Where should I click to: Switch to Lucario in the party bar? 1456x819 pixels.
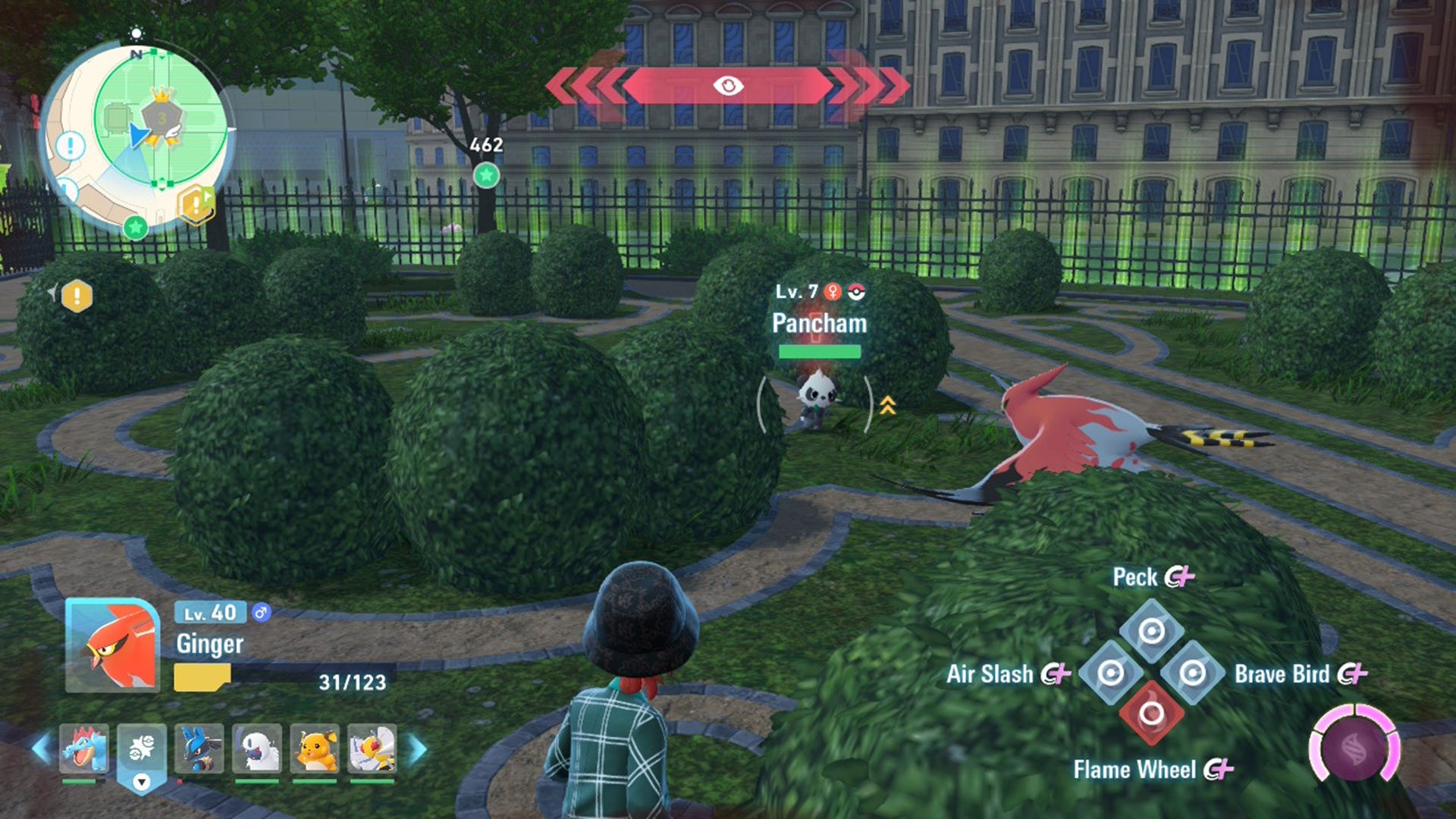199,748
